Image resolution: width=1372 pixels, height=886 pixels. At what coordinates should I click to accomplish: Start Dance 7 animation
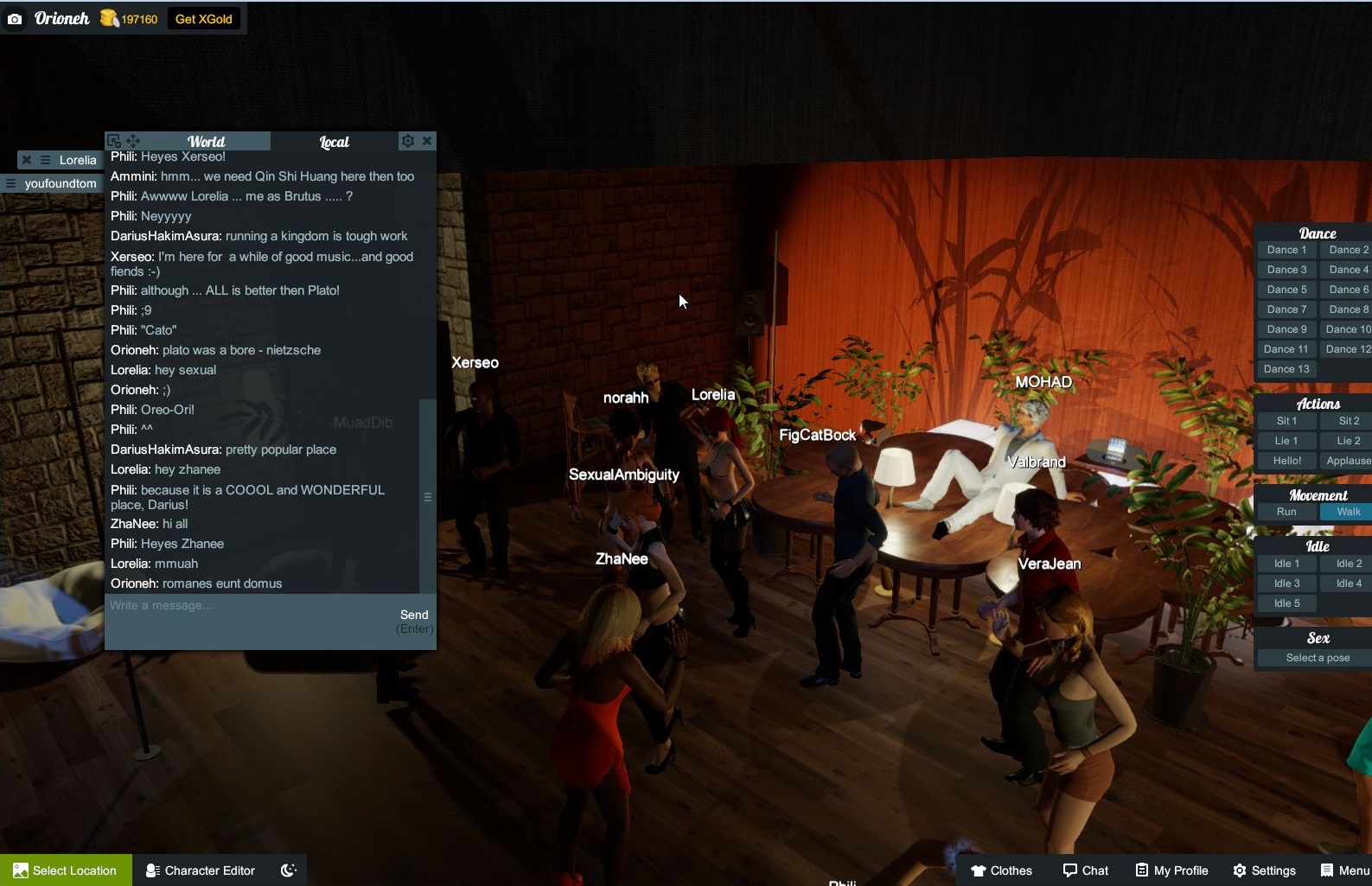click(x=1286, y=309)
